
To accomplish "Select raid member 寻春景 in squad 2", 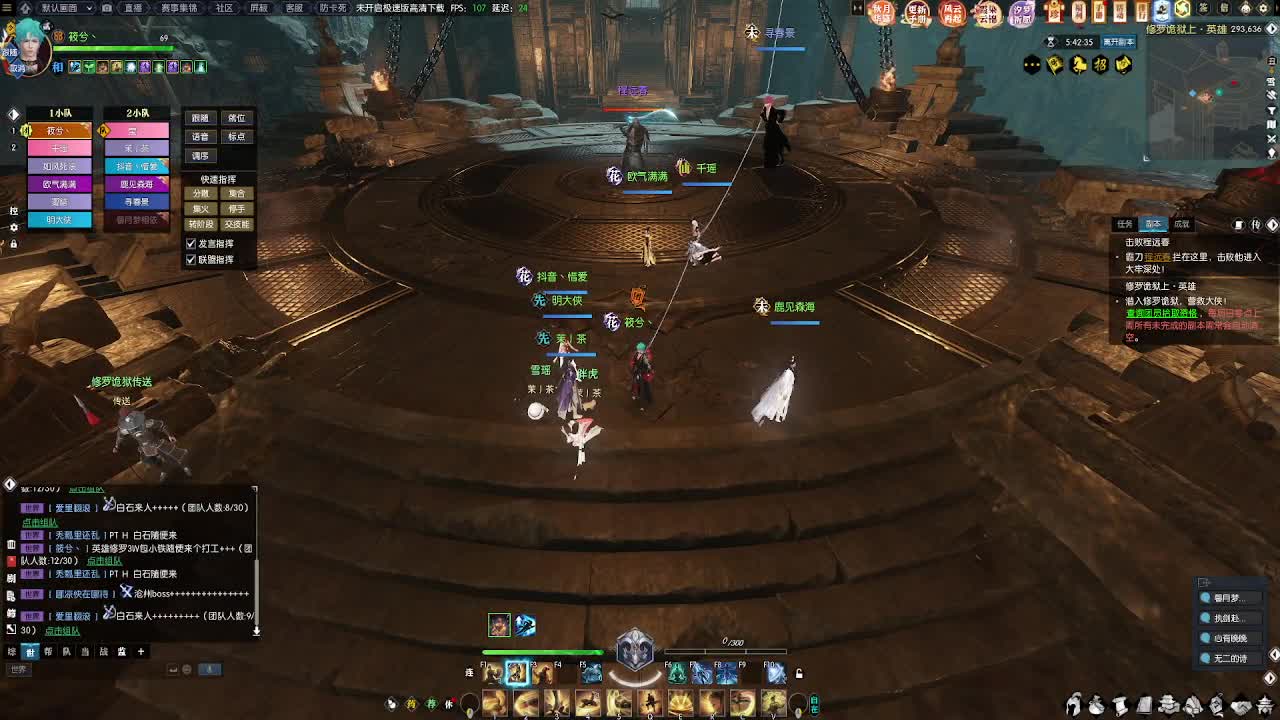I will 136,202.
